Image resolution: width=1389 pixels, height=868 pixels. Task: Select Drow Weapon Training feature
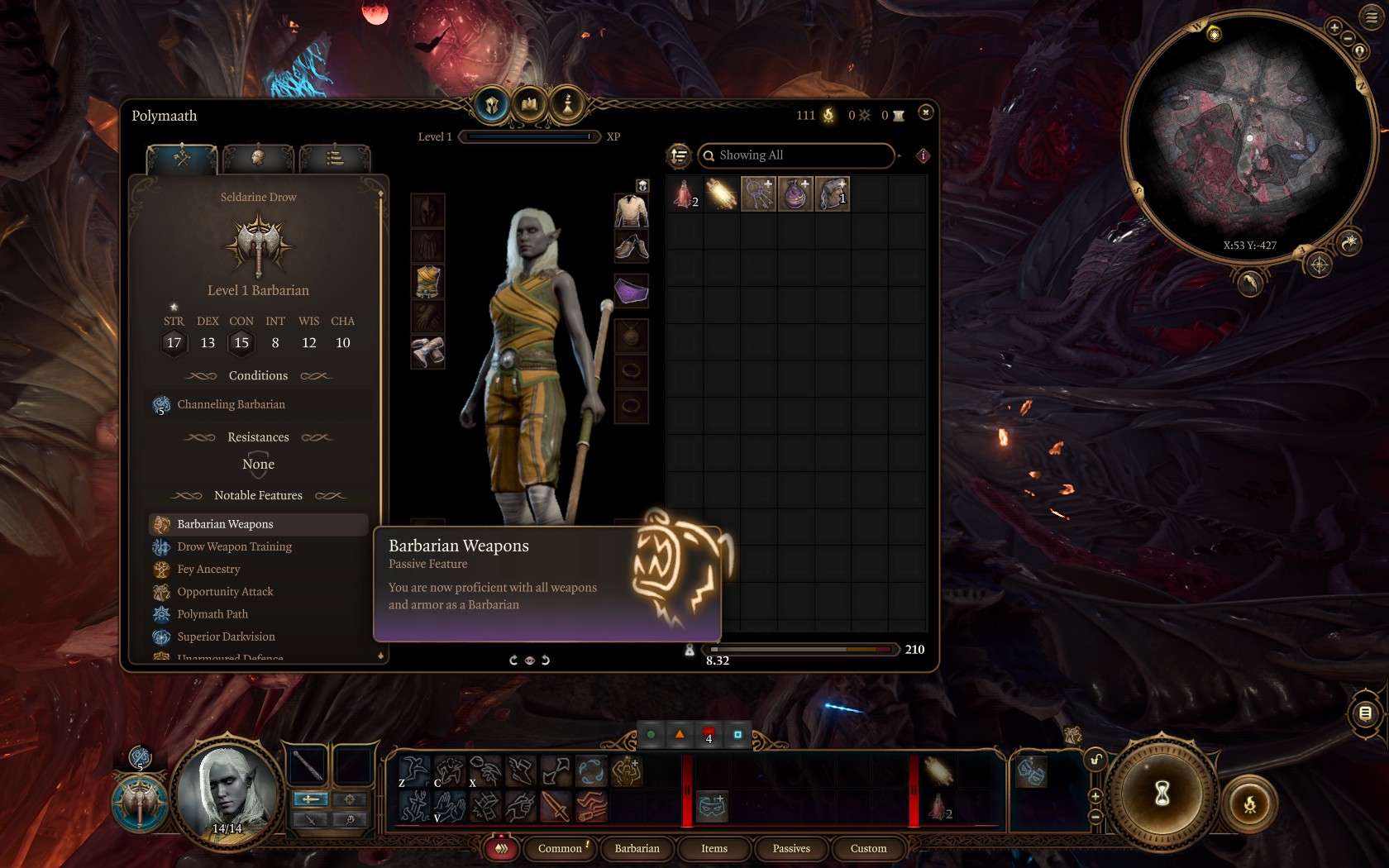click(x=234, y=546)
